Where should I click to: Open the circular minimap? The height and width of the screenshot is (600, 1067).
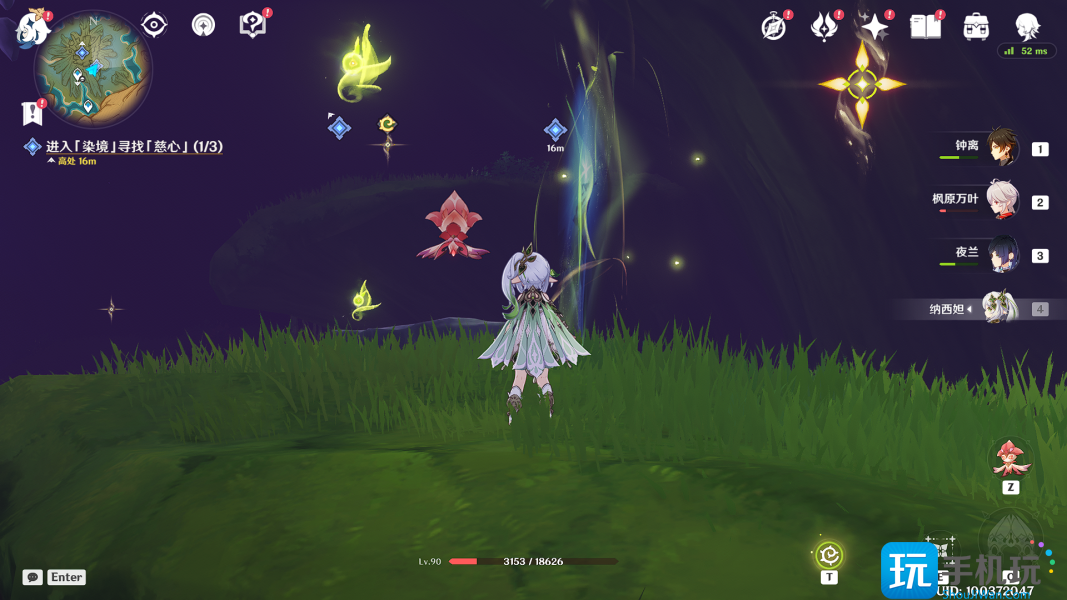(x=92, y=70)
